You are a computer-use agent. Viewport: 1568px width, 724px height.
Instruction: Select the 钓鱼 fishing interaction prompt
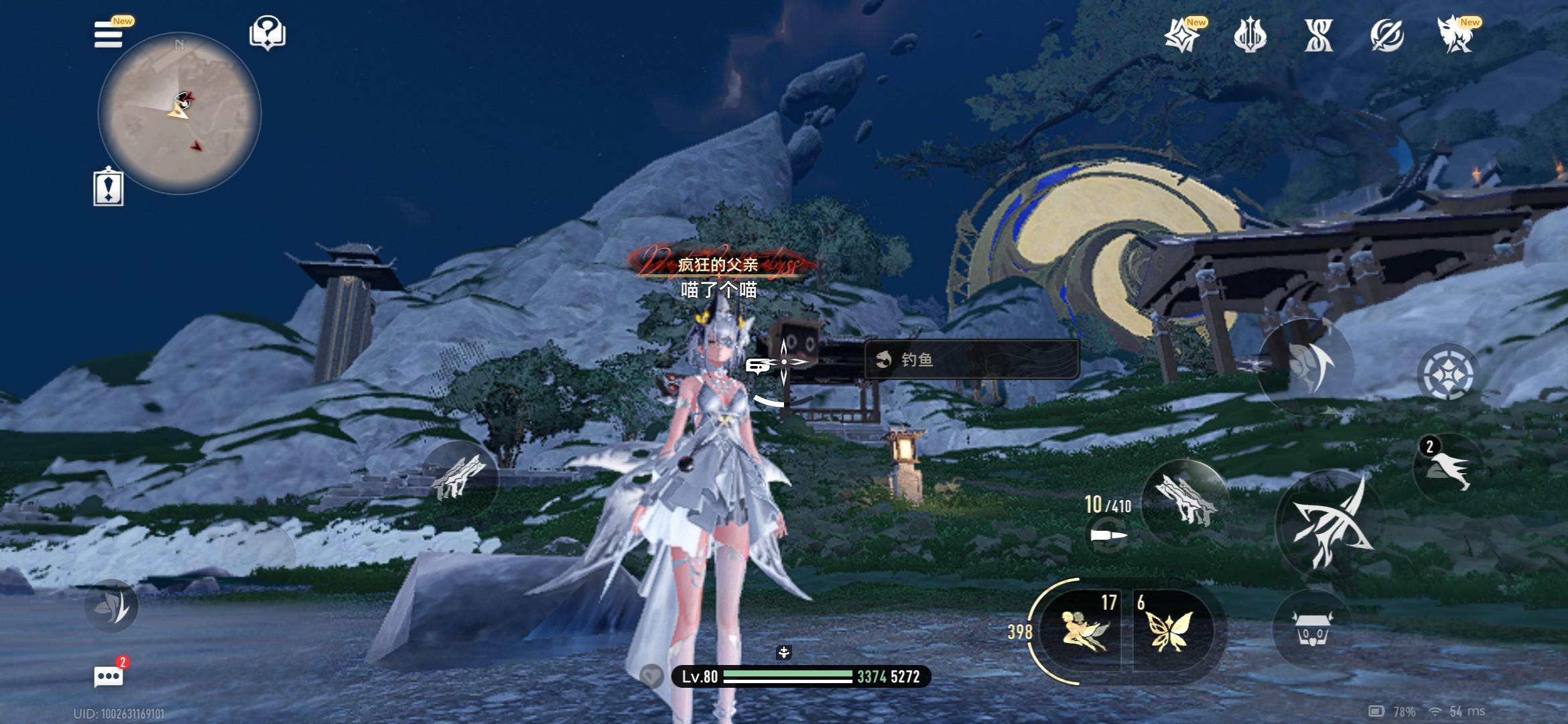[x=971, y=360]
